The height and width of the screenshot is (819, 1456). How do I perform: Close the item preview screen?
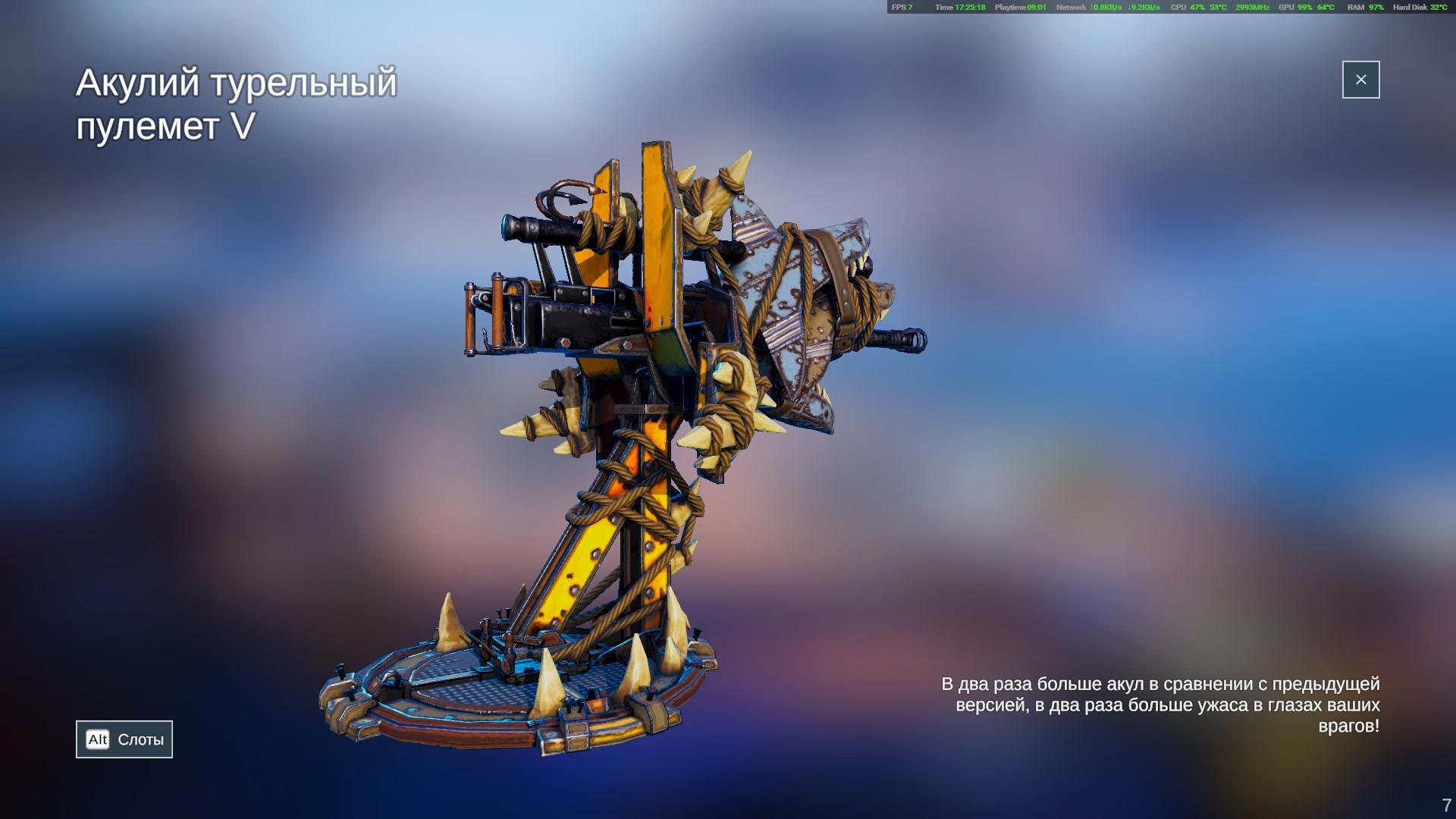(1360, 80)
